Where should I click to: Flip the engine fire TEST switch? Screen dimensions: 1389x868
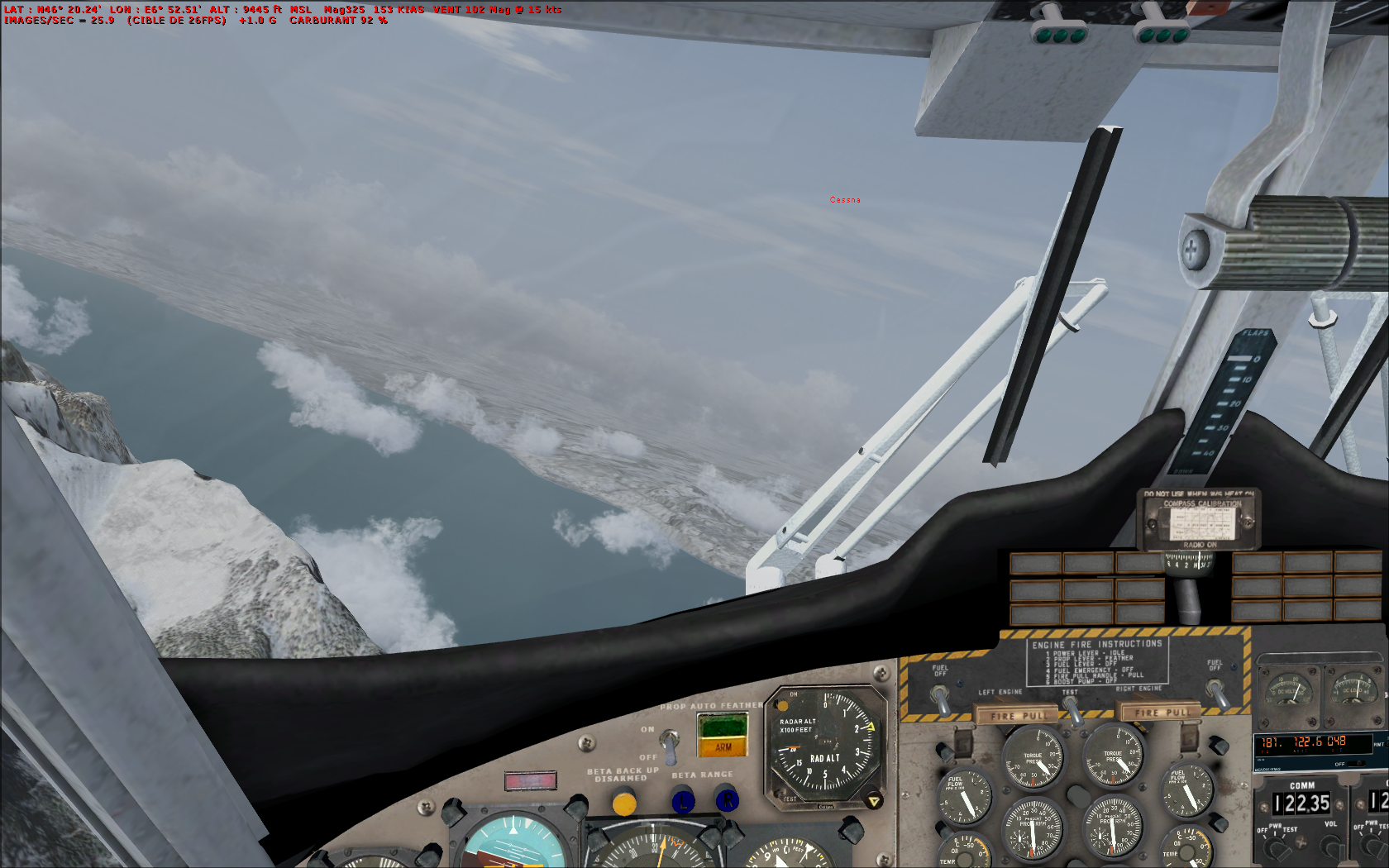tap(1072, 709)
